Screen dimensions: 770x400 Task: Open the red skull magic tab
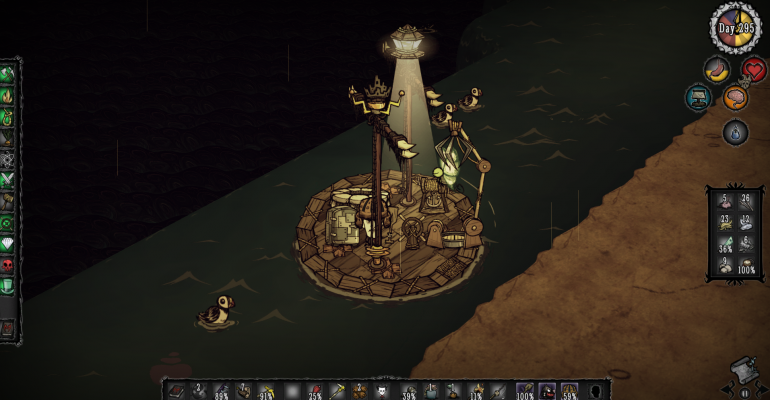click(x=8, y=264)
